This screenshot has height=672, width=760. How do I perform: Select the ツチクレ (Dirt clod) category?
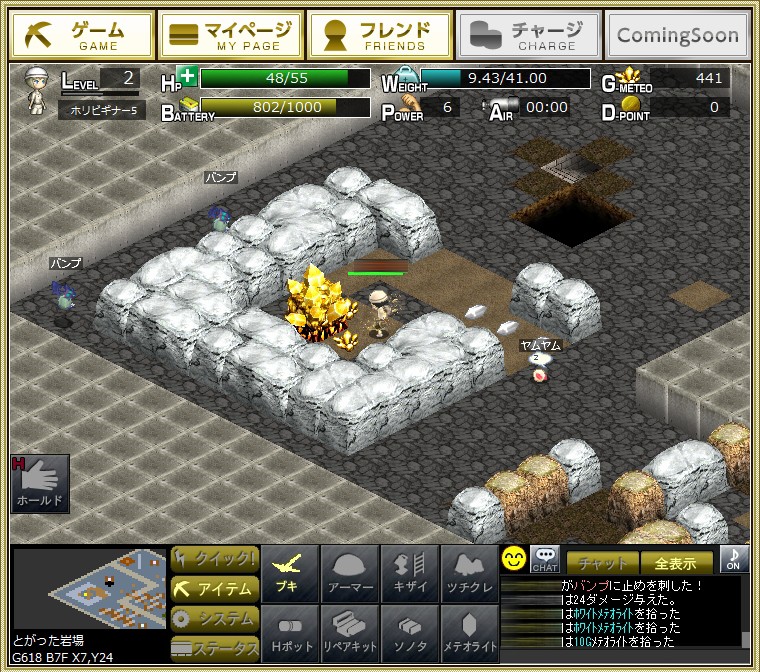pyautogui.click(x=470, y=574)
